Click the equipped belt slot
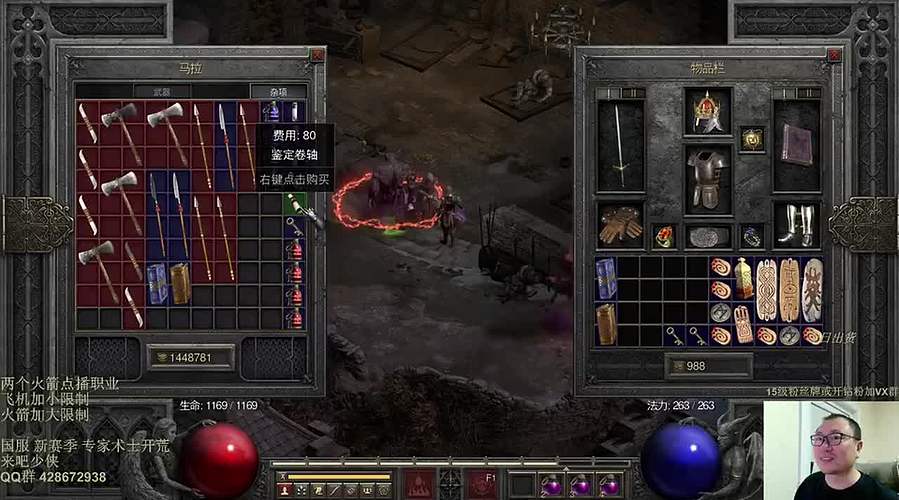The height and width of the screenshot is (500, 899). pyautogui.click(x=708, y=237)
